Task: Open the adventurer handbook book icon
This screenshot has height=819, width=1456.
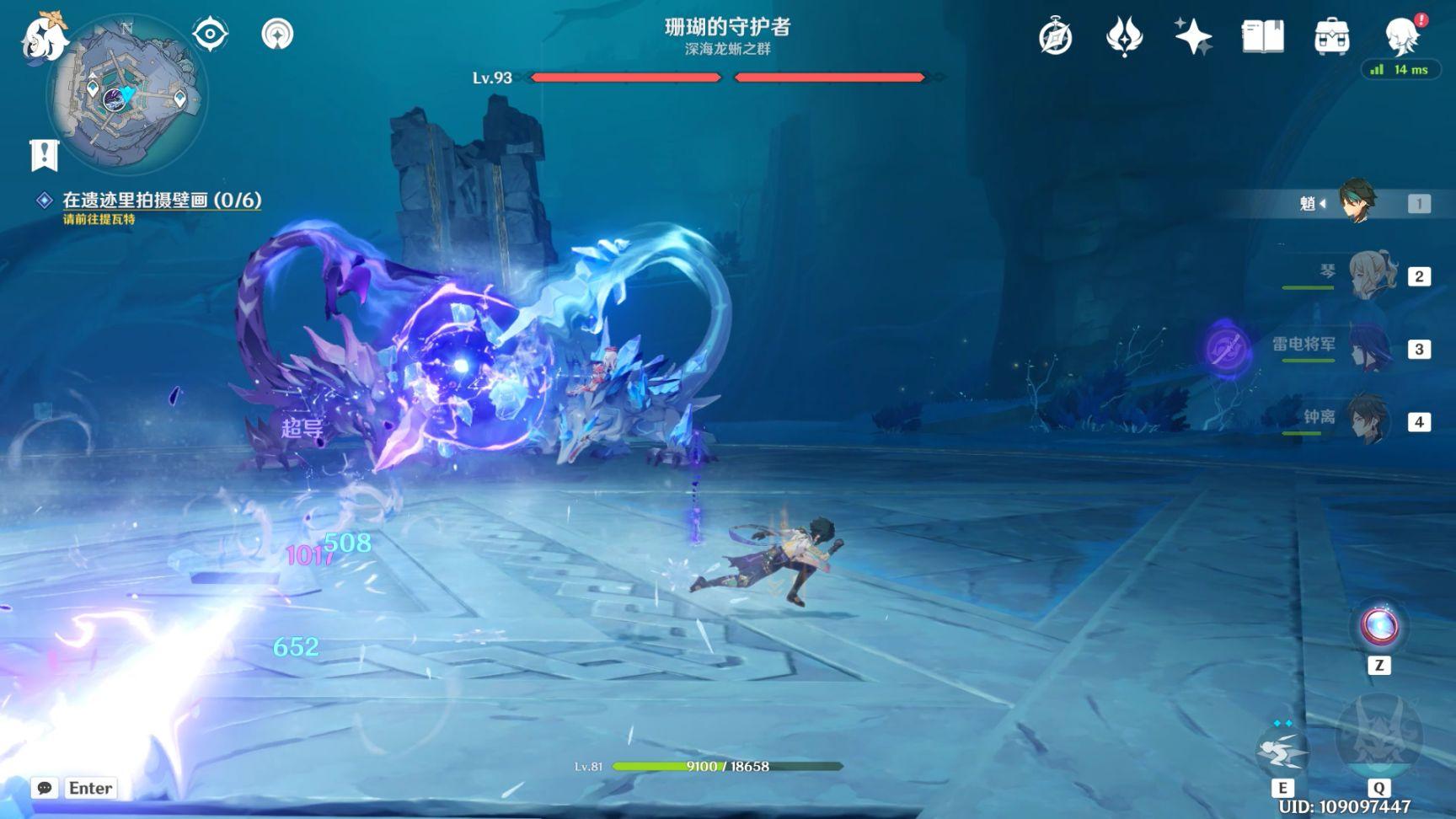Action: (1262, 37)
